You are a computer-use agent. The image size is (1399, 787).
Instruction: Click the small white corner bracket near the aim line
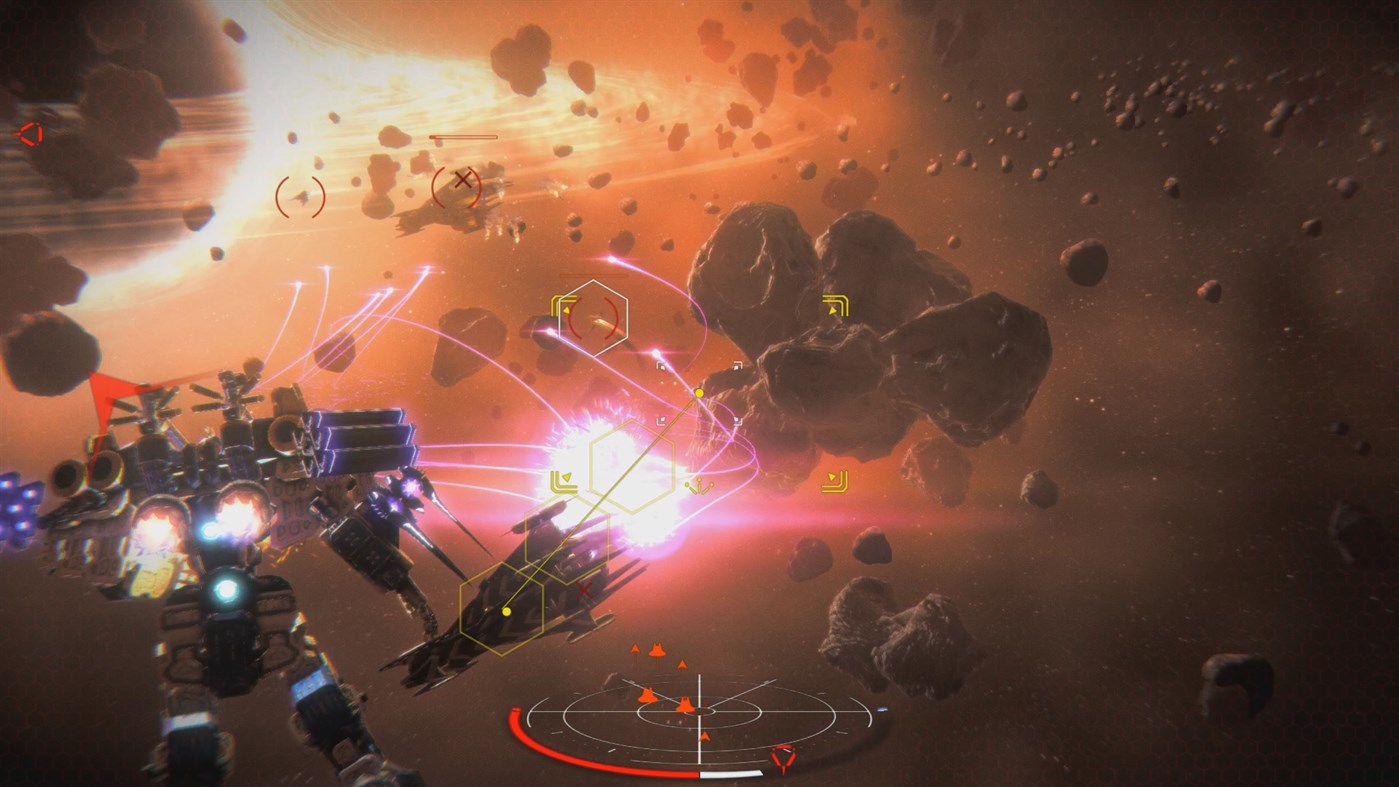tap(661, 420)
